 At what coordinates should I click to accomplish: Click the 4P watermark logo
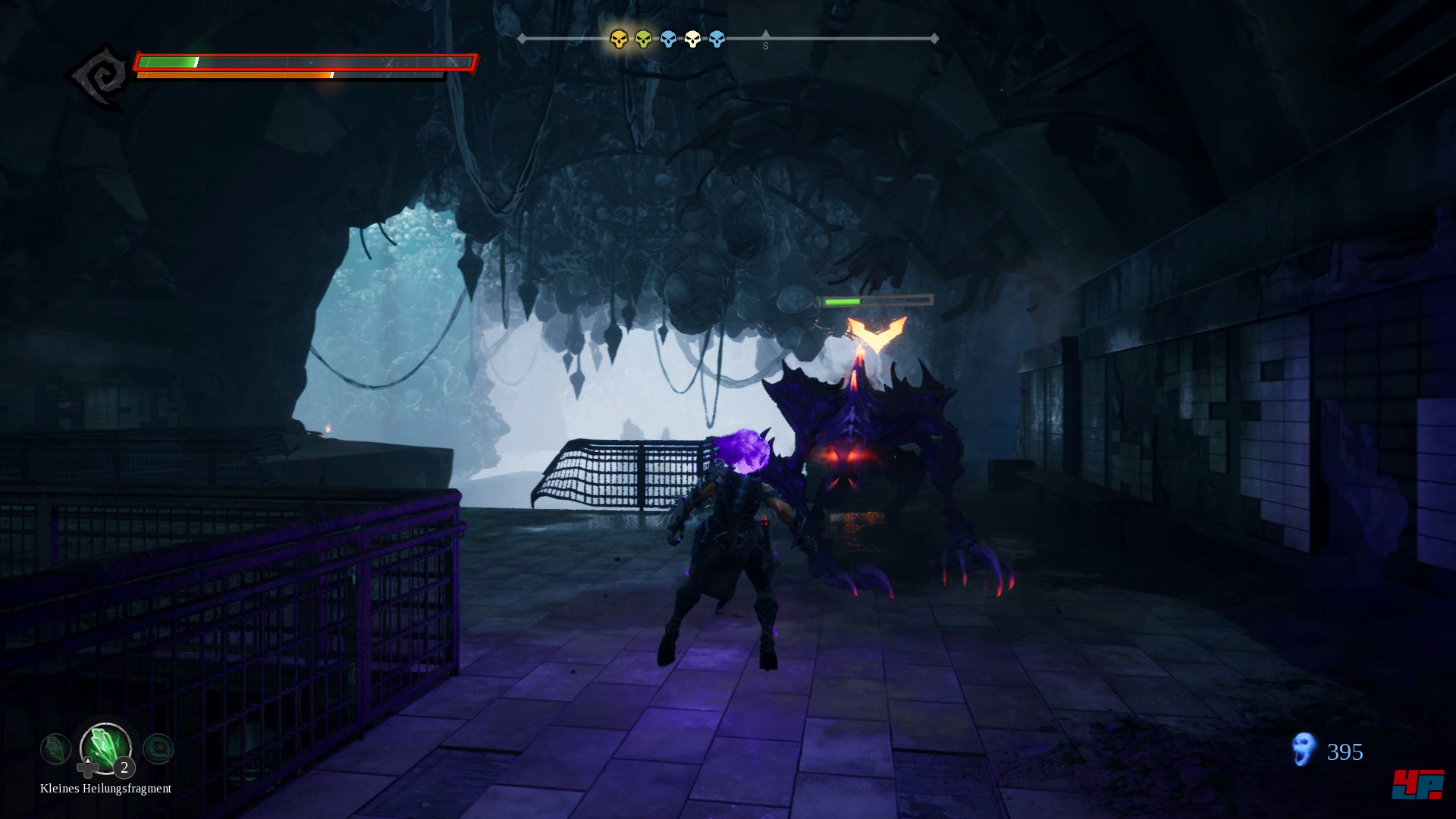point(1417,784)
